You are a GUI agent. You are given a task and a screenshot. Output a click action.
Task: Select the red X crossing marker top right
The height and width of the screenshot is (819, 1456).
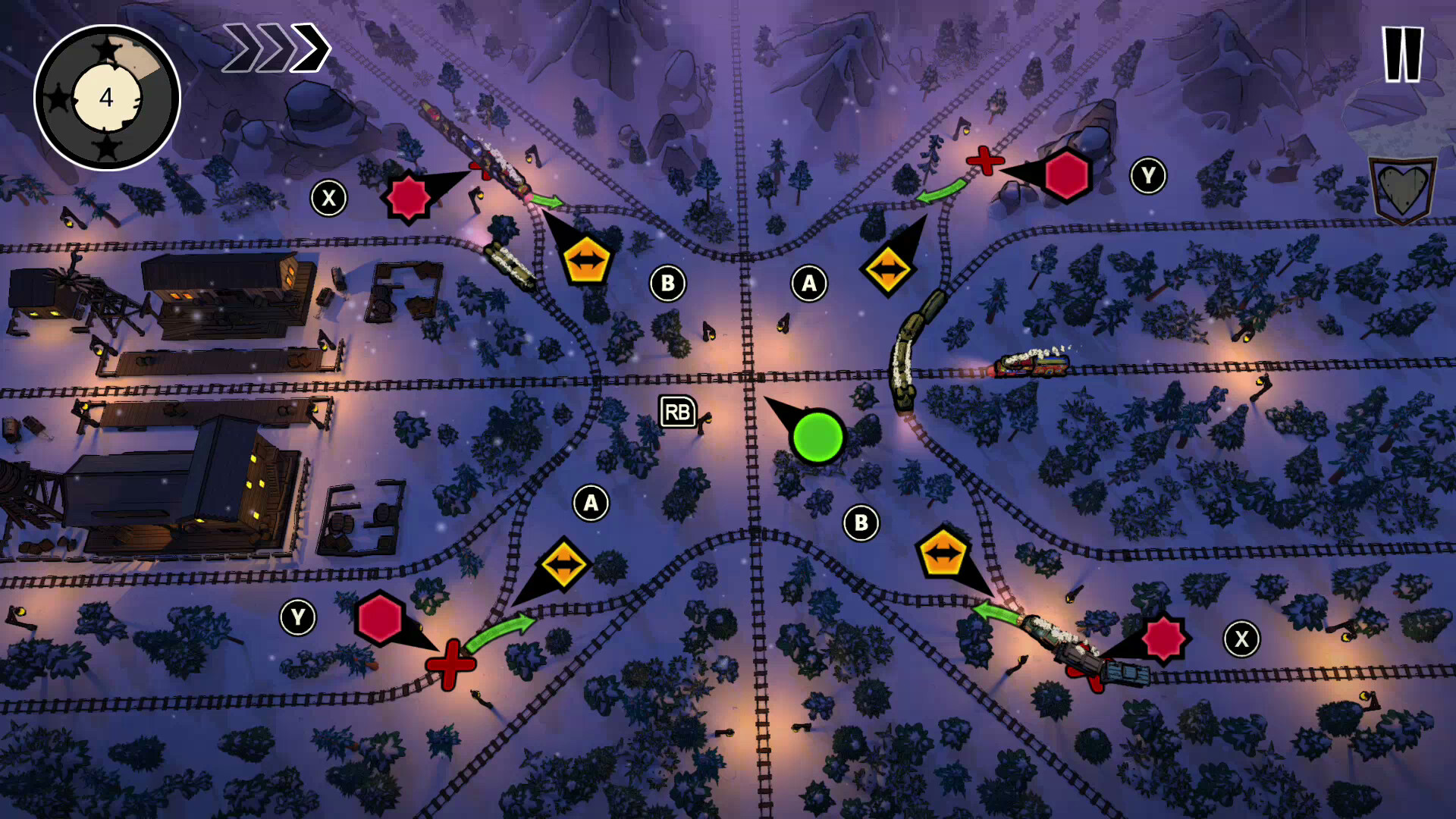click(x=986, y=162)
